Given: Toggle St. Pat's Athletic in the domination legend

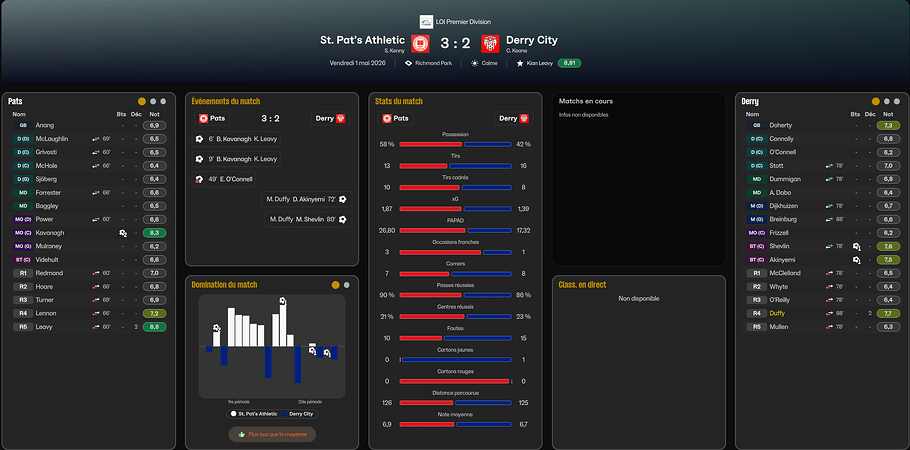Looking at the screenshot, I should coord(251,413).
